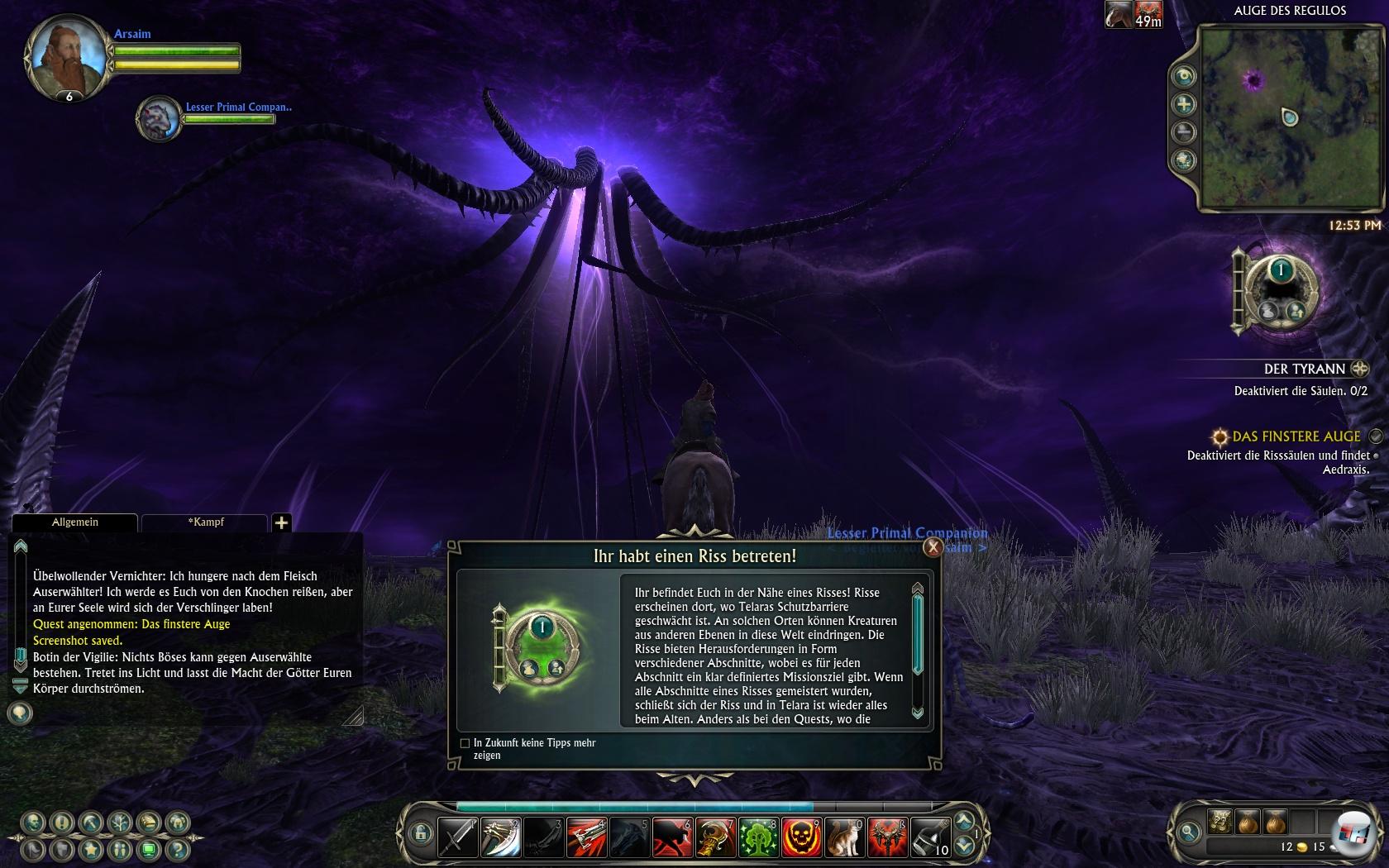Select the Lesser Primal Companion pet frame
The height and width of the screenshot is (868, 1389).
[160, 119]
